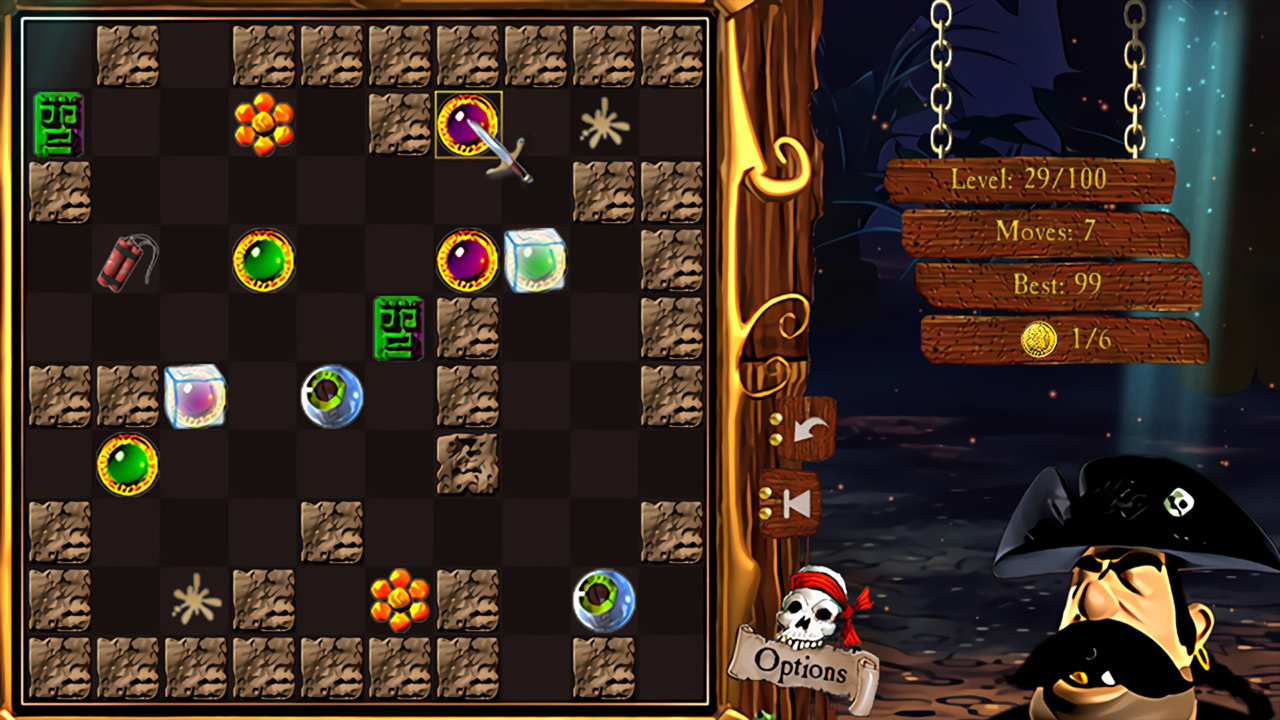The width and height of the screenshot is (1280, 720).
Task: Click the purple gem inside the ice block
Action: click(x=196, y=398)
